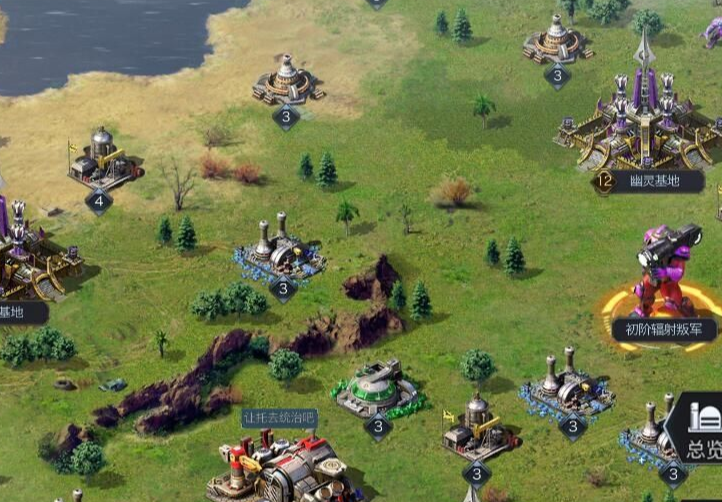Viewport: 722px width, 502px height.
Task: Select the 让托去统治吧 player base nameplate
Action: (279, 417)
